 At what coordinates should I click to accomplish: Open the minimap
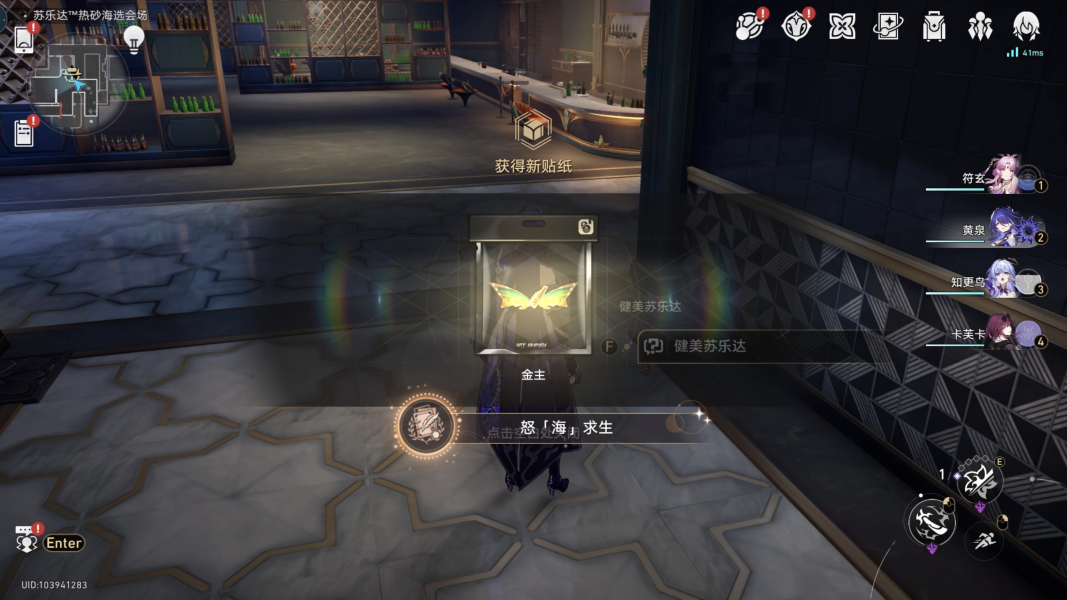click(x=78, y=85)
